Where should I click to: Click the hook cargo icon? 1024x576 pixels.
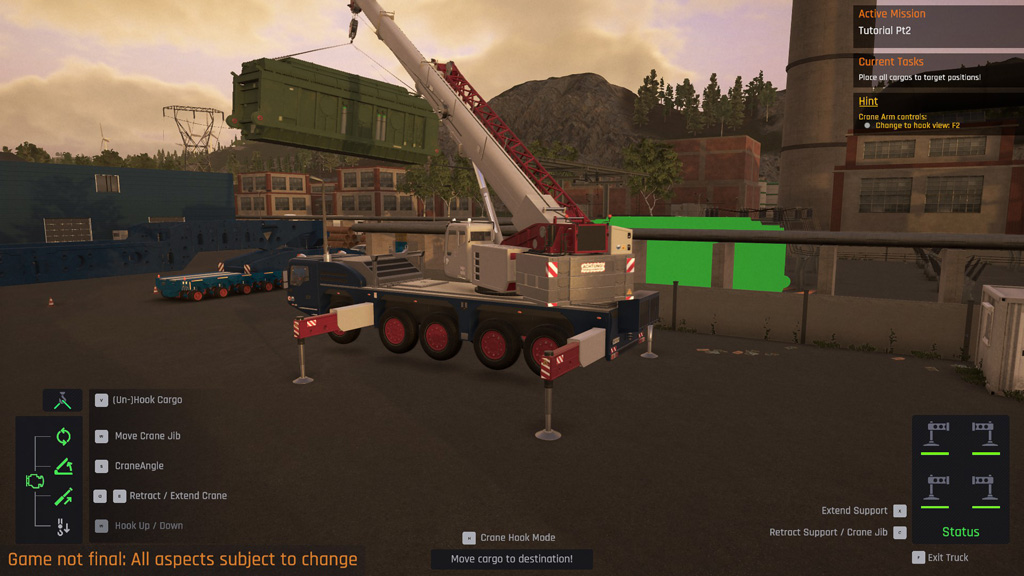(62, 400)
